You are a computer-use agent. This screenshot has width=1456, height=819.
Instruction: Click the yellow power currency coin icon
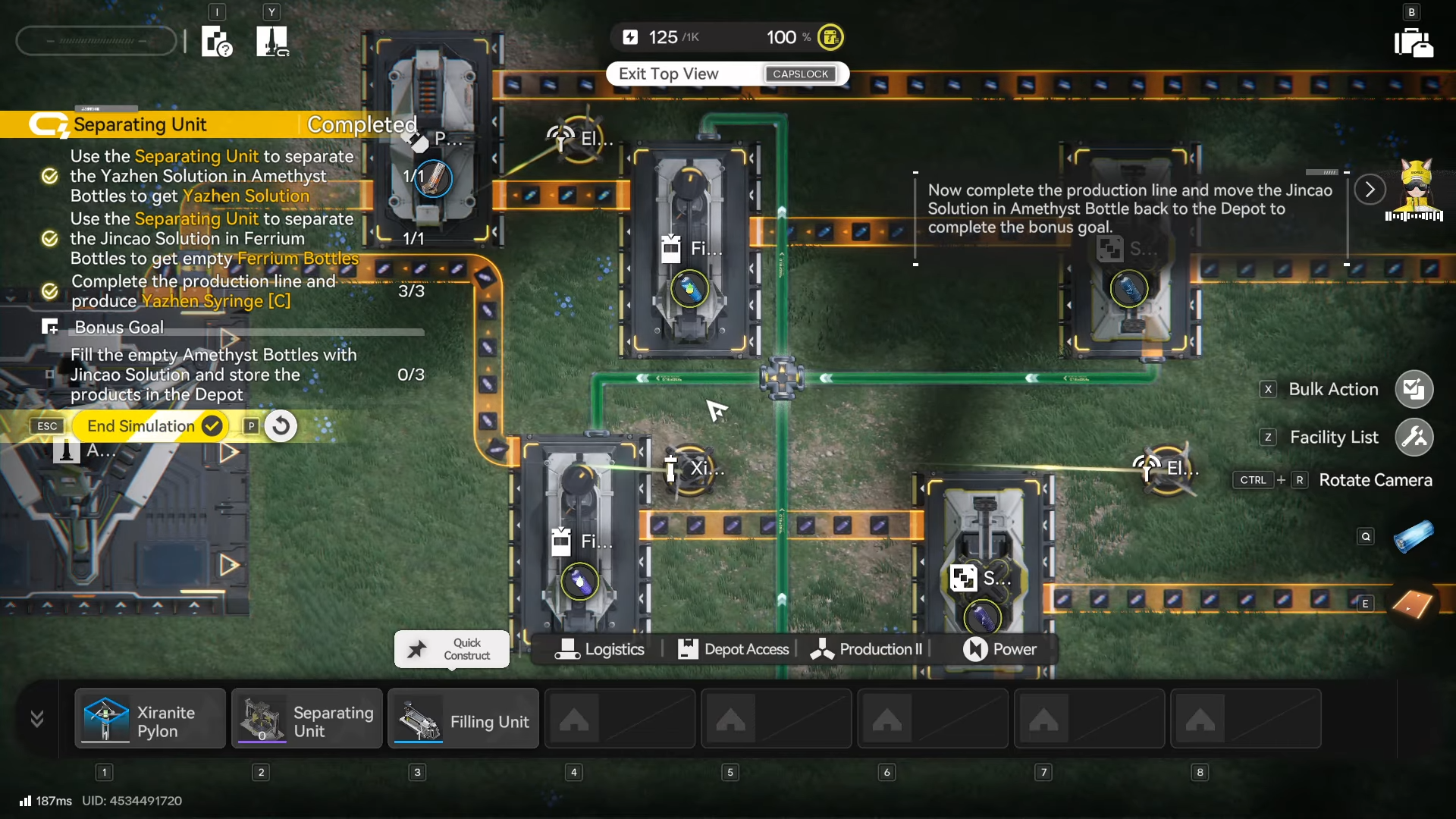[830, 37]
